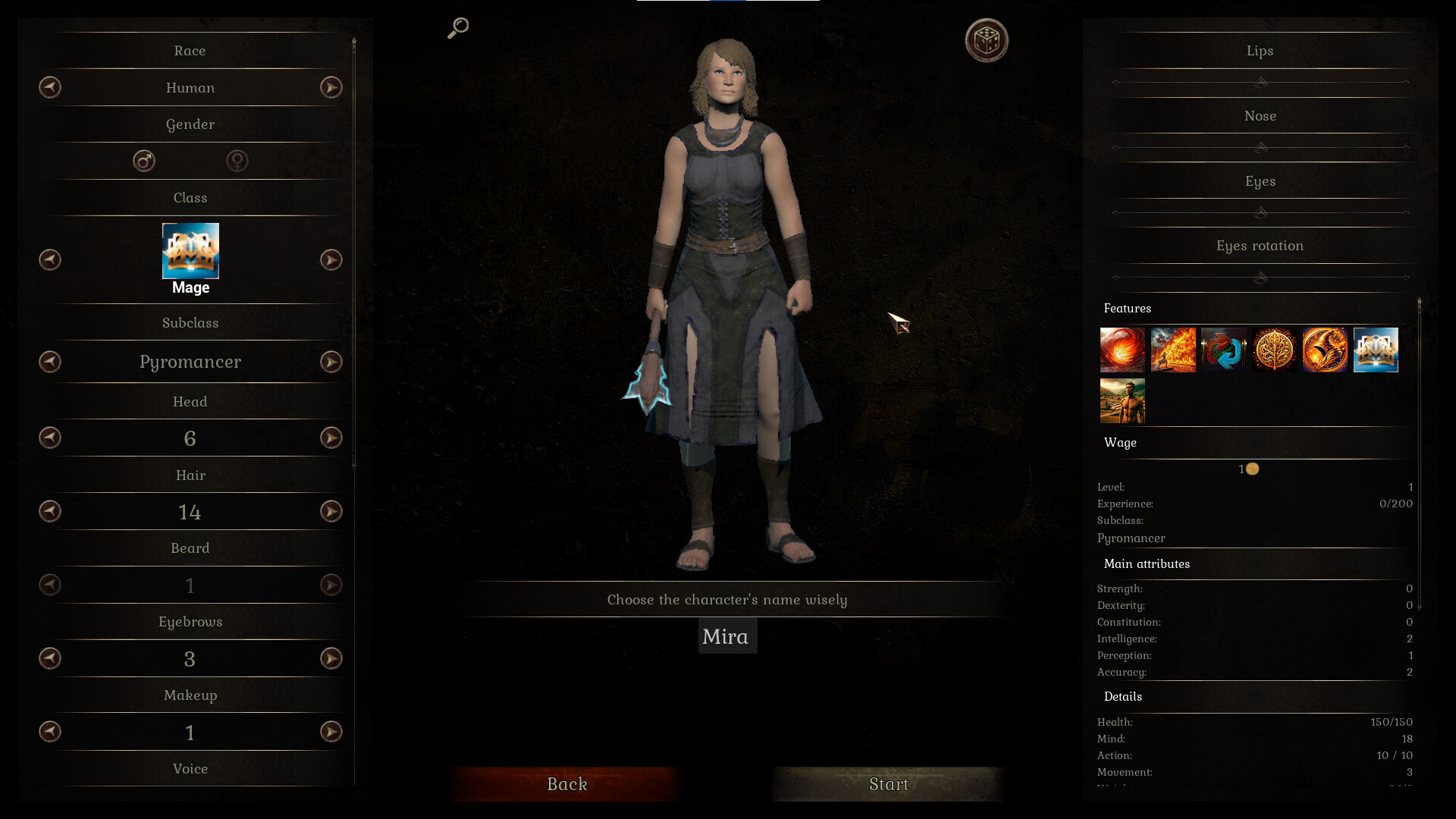Click the next arrow beside Human race
This screenshot has width=1456, height=819.
pyautogui.click(x=331, y=87)
